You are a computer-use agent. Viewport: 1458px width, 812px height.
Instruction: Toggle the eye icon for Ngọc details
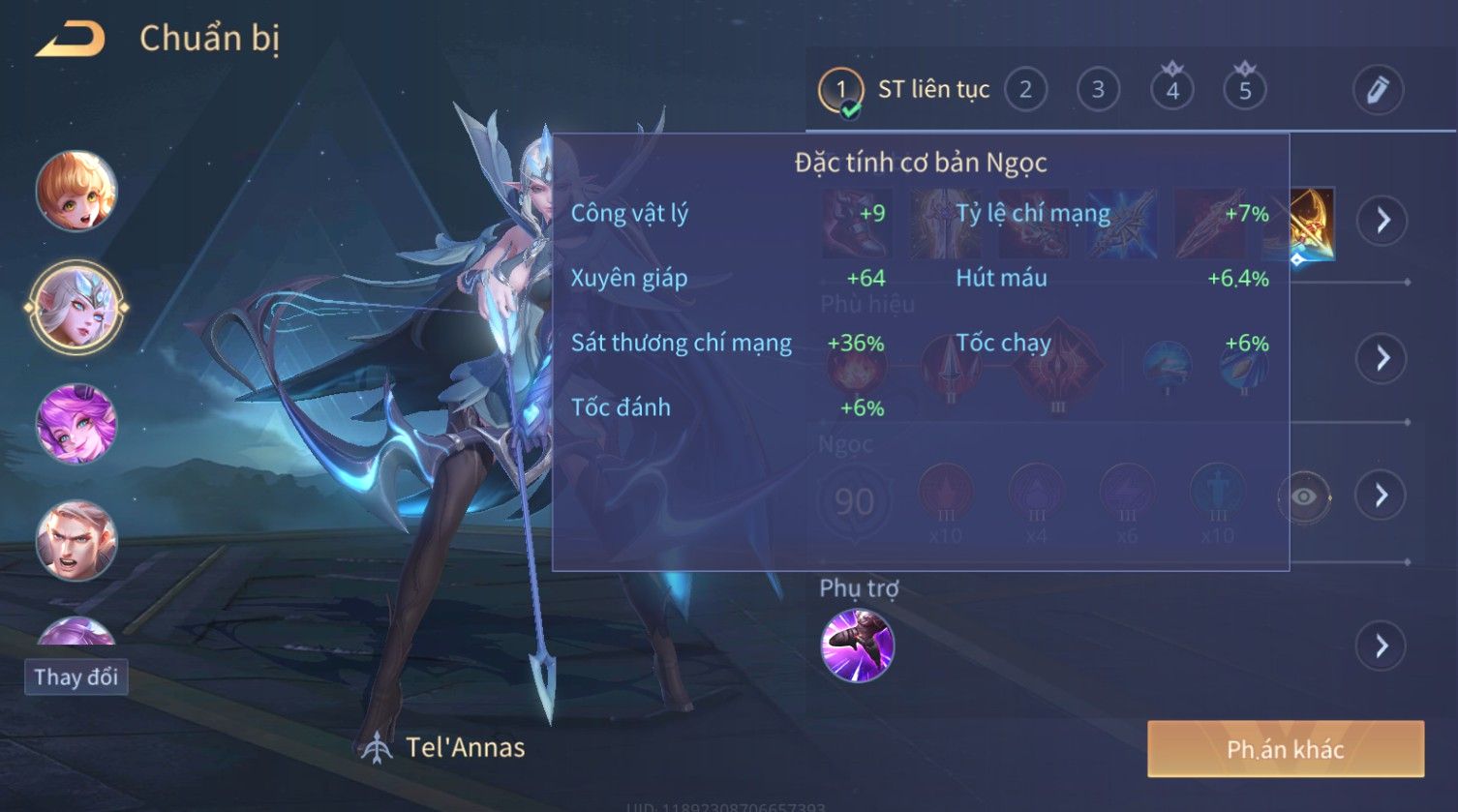[1303, 497]
